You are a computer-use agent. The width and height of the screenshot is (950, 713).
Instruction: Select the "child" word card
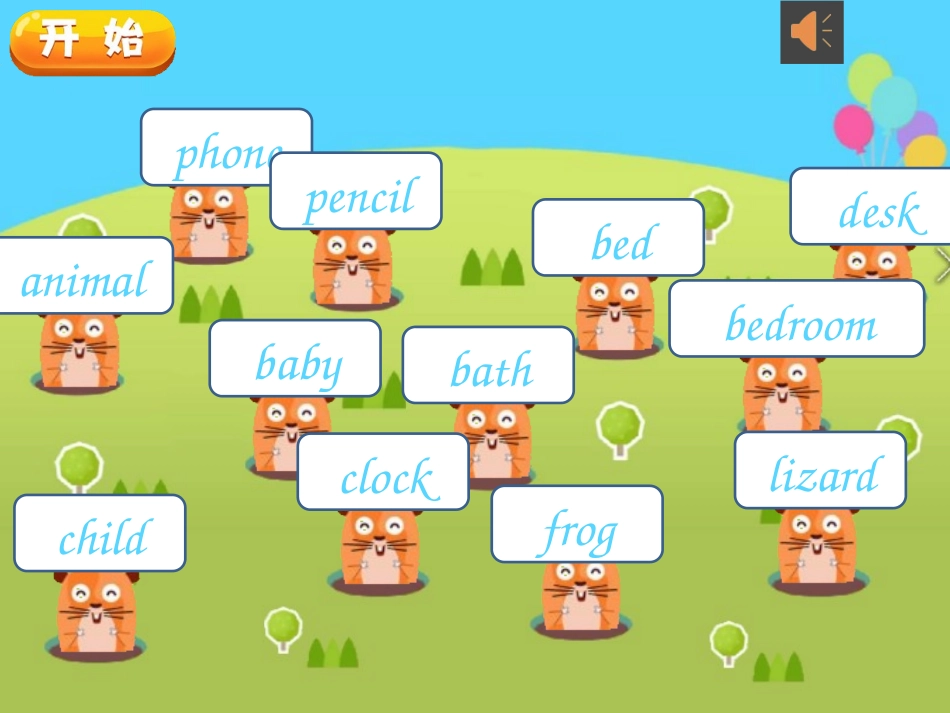[99, 533]
